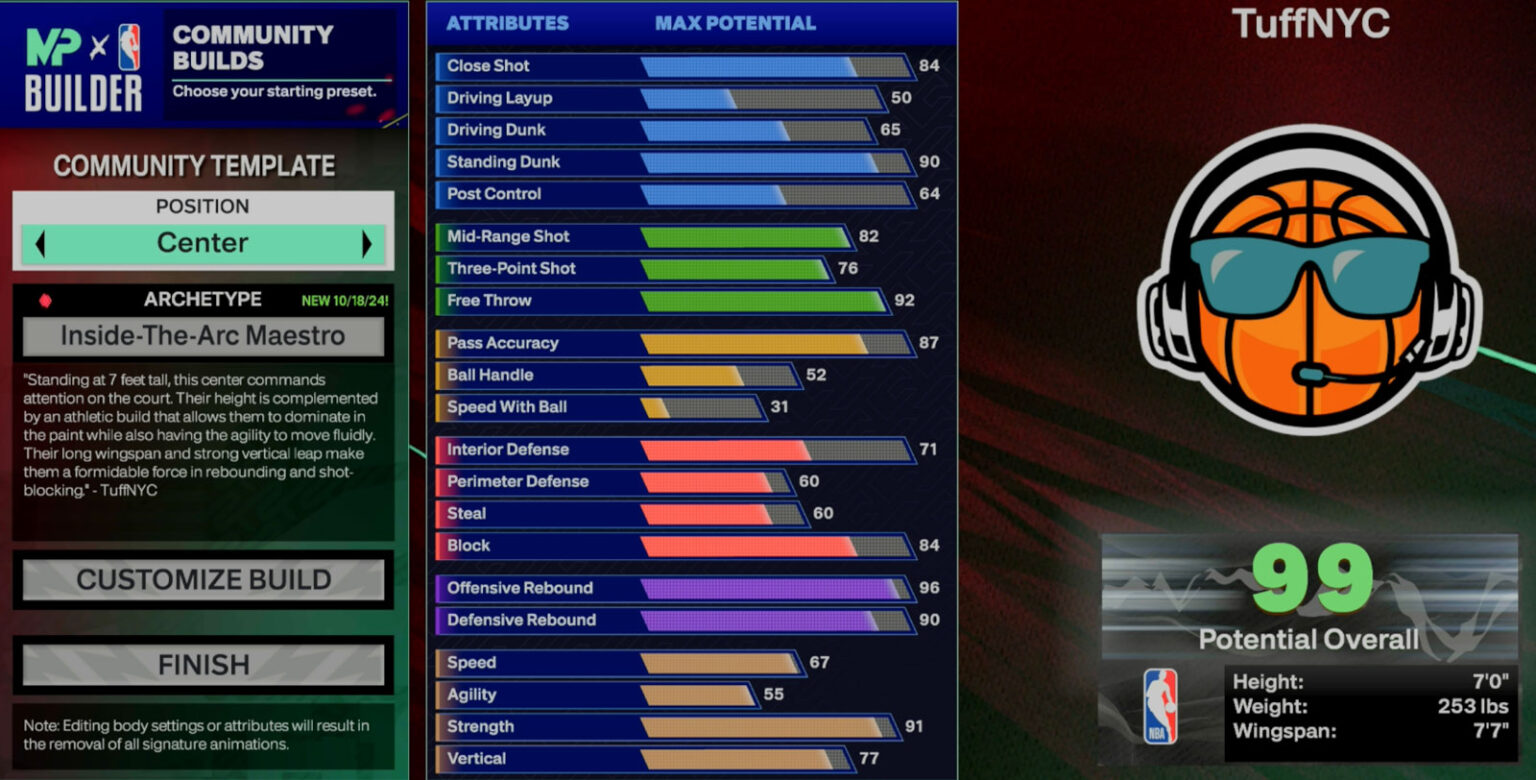This screenshot has height=780, width=1536.
Task: Select the Close Shot attribute row
Action: 674,66
